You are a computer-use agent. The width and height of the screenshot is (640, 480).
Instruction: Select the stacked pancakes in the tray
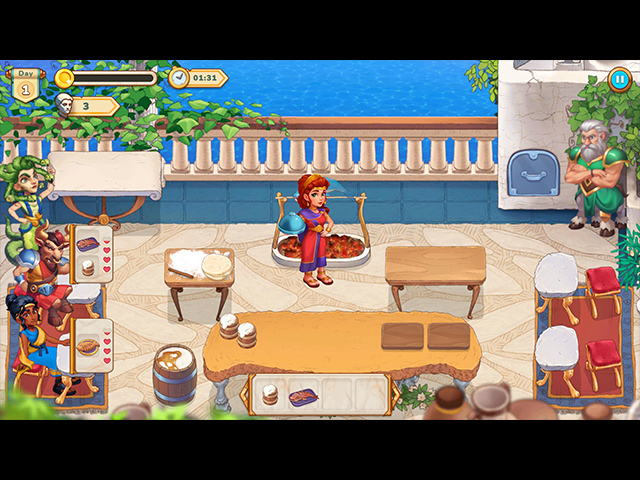[x=270, y=396]
